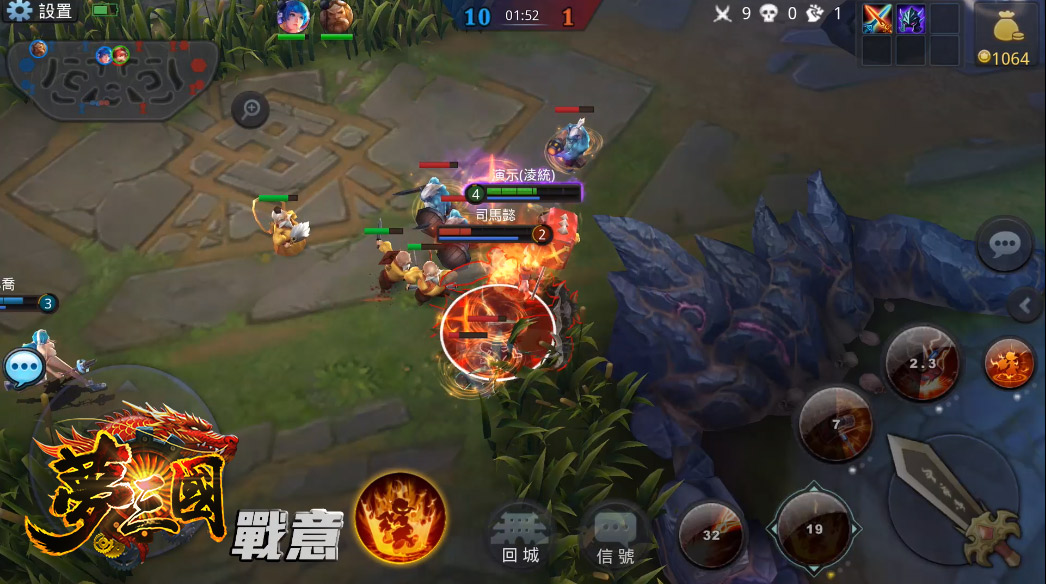Select the purple dark item slot
The height and width of the screenshot is (584, 1046).
click(910, 19)
